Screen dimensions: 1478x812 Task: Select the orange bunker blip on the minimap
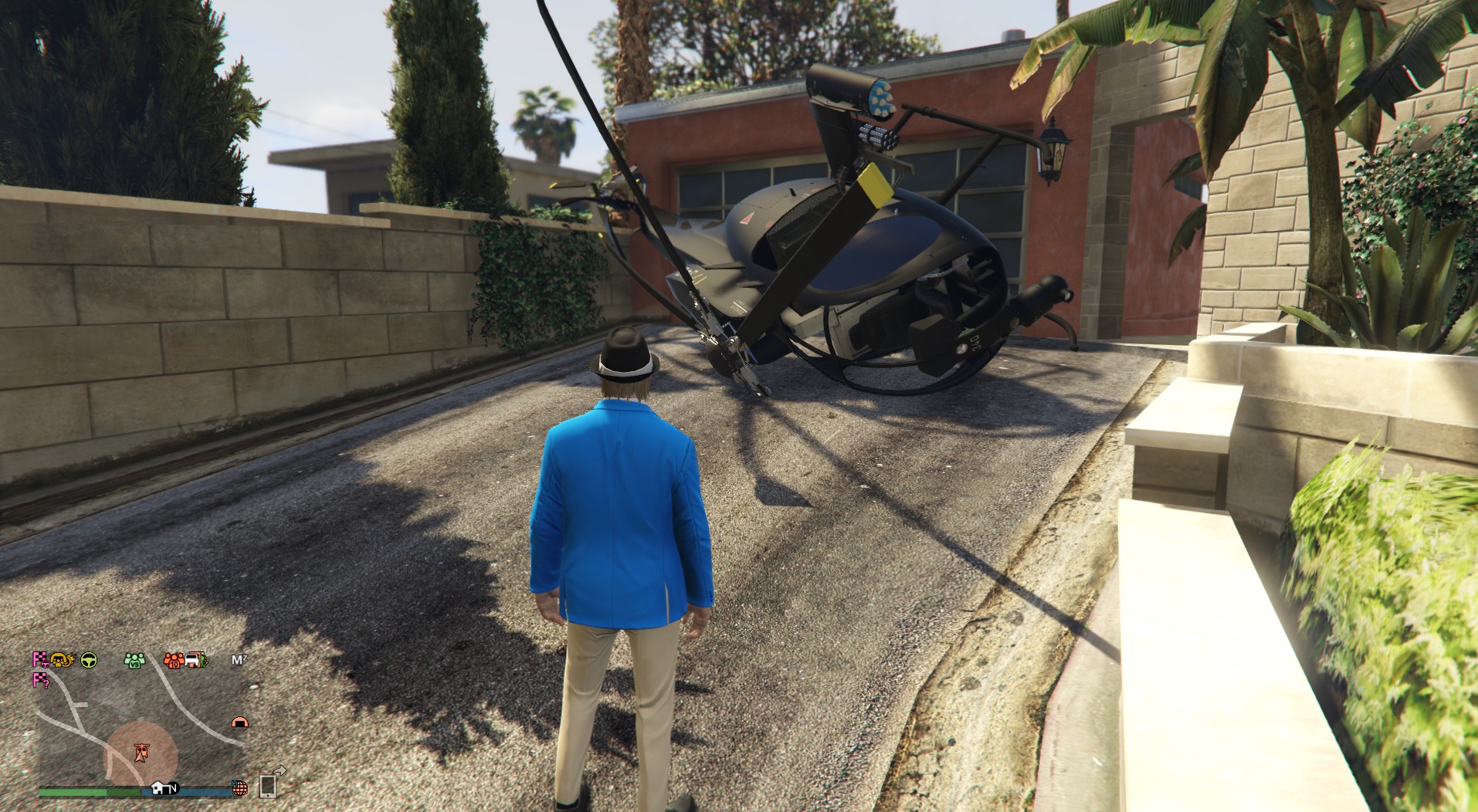(x=240, y=723)
